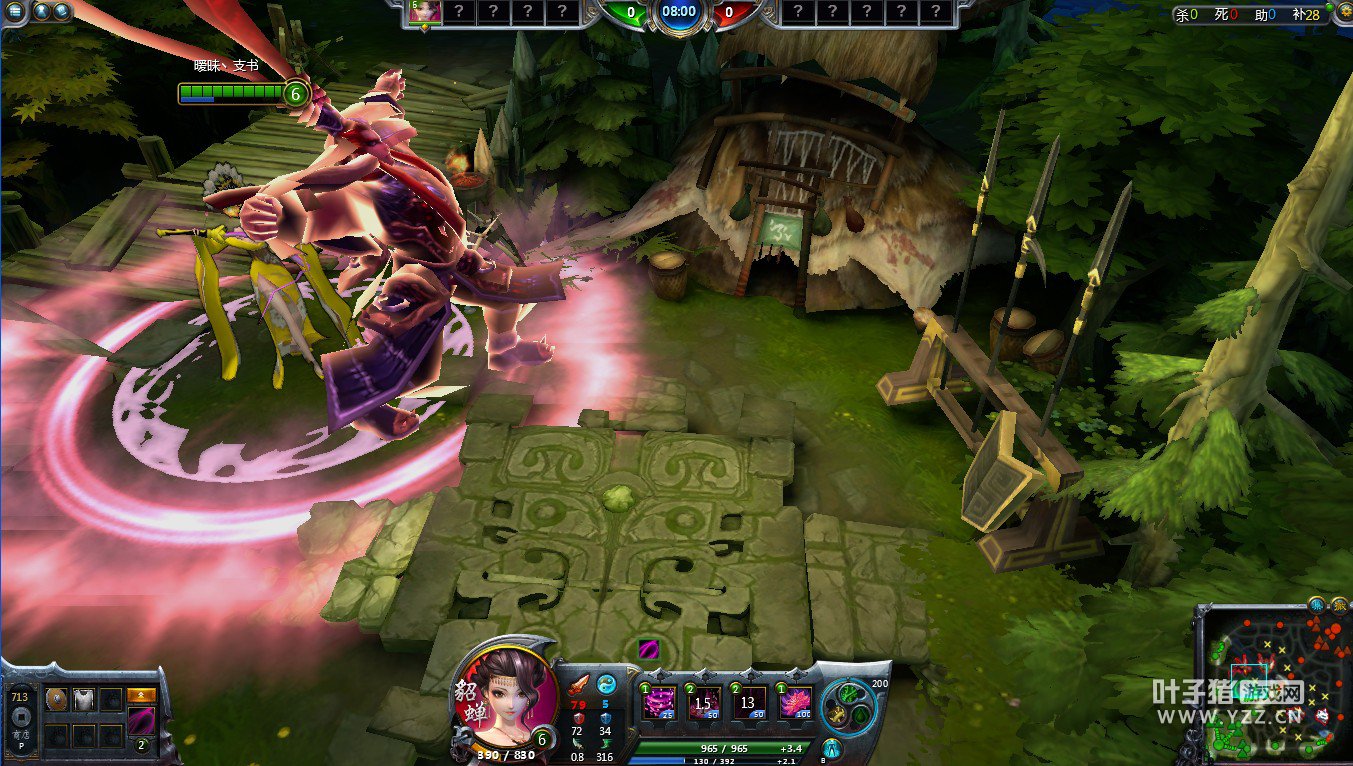This screenshot has height=766, width=1353.
Task: Activate the second skill showing 1.5 cooldown
Action: coord(703,701)
